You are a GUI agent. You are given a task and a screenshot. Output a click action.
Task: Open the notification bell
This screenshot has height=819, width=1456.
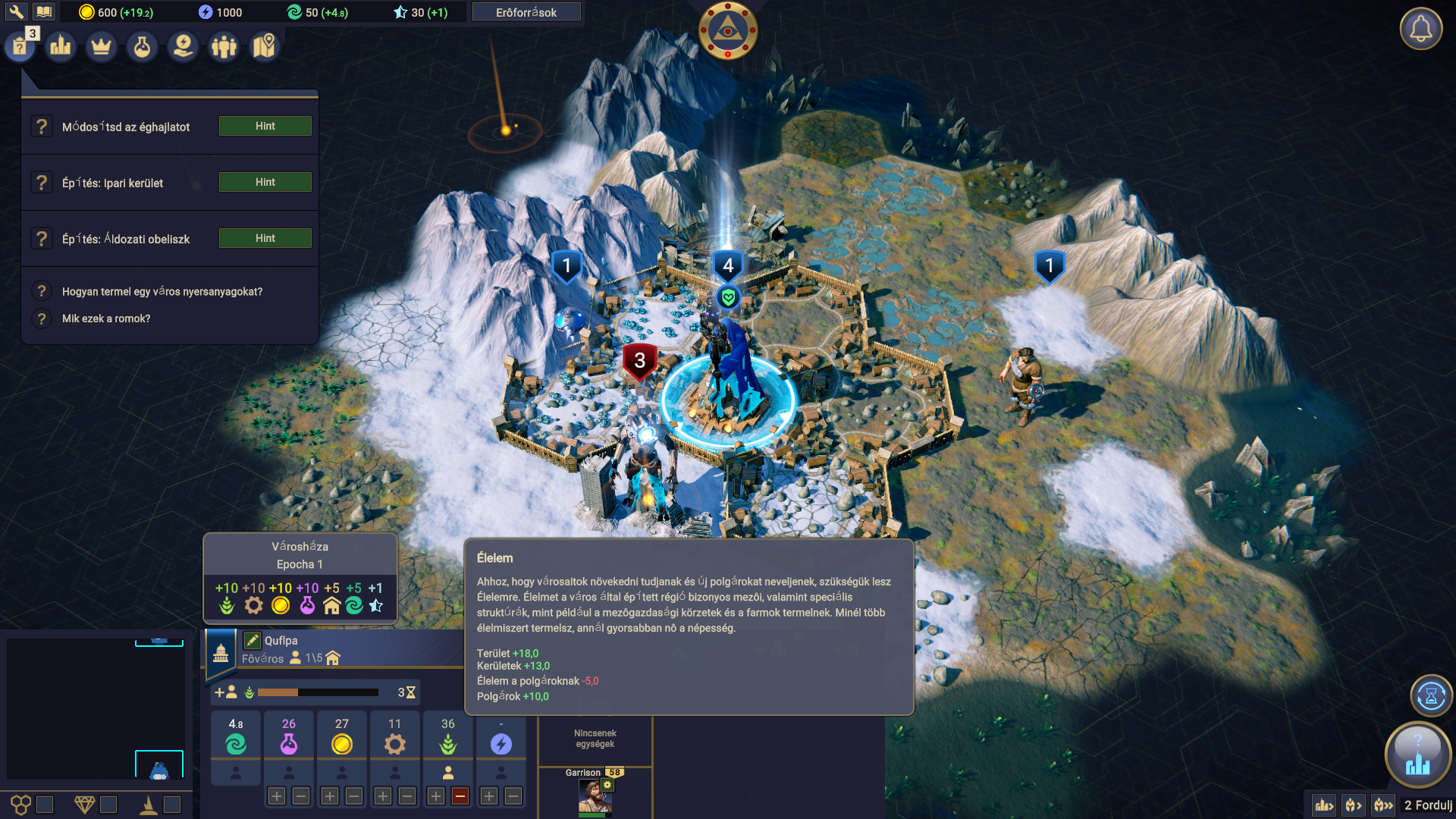[1420, 30]
